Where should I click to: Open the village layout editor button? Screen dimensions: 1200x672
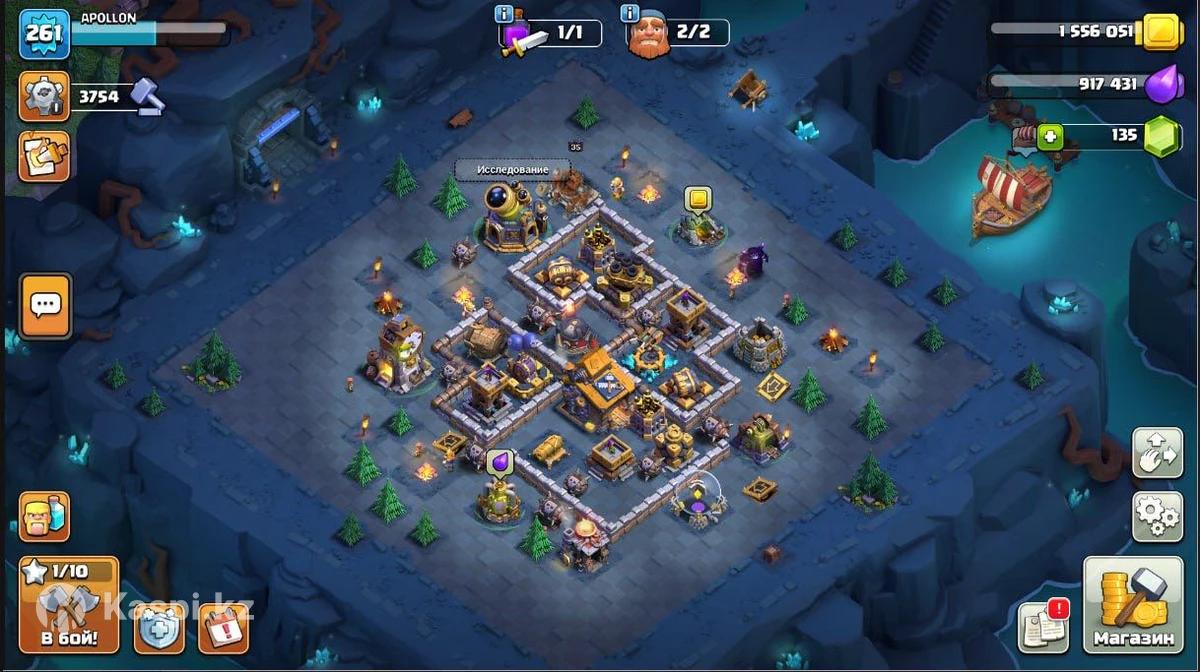click(1157, 453)
